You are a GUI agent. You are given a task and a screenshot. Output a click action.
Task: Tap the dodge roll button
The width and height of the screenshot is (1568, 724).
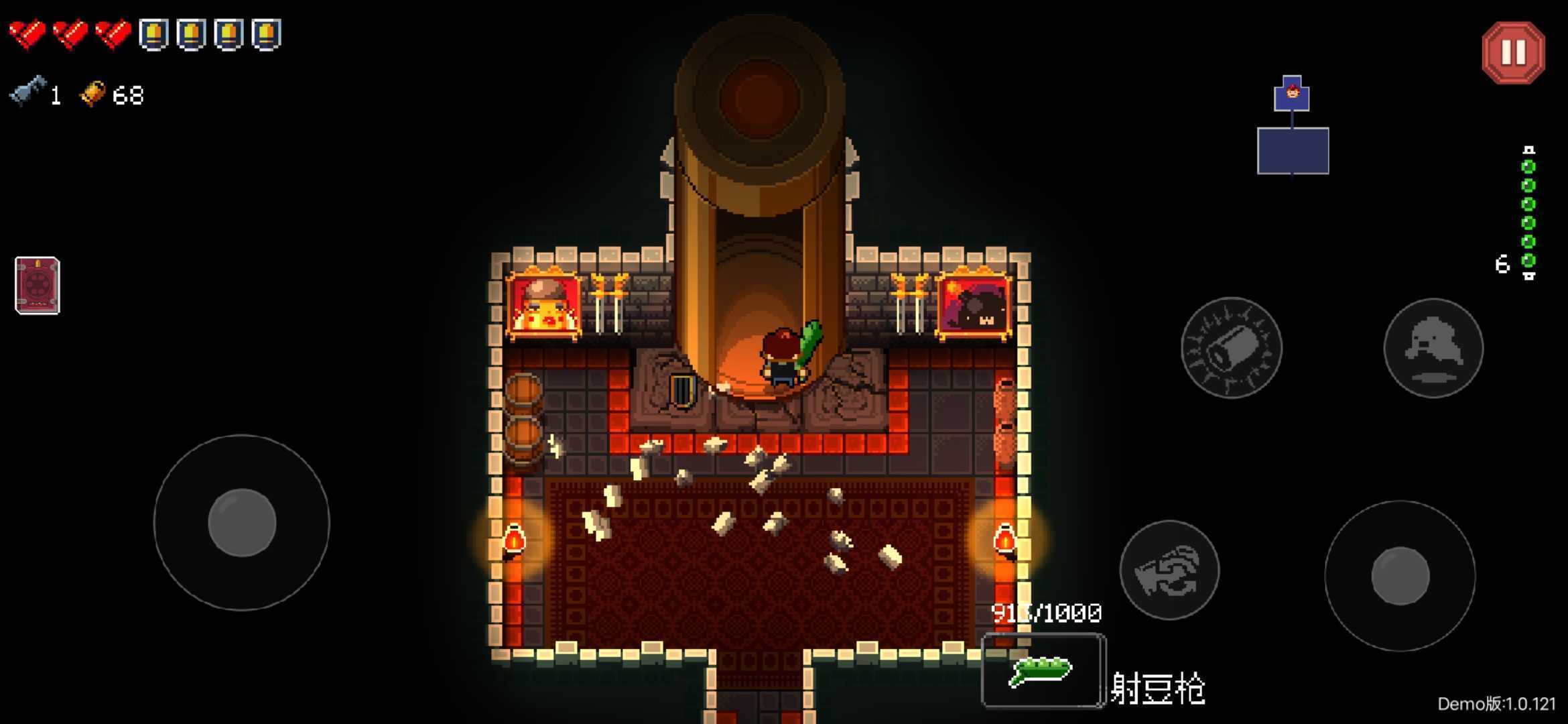pos(1433,348)
